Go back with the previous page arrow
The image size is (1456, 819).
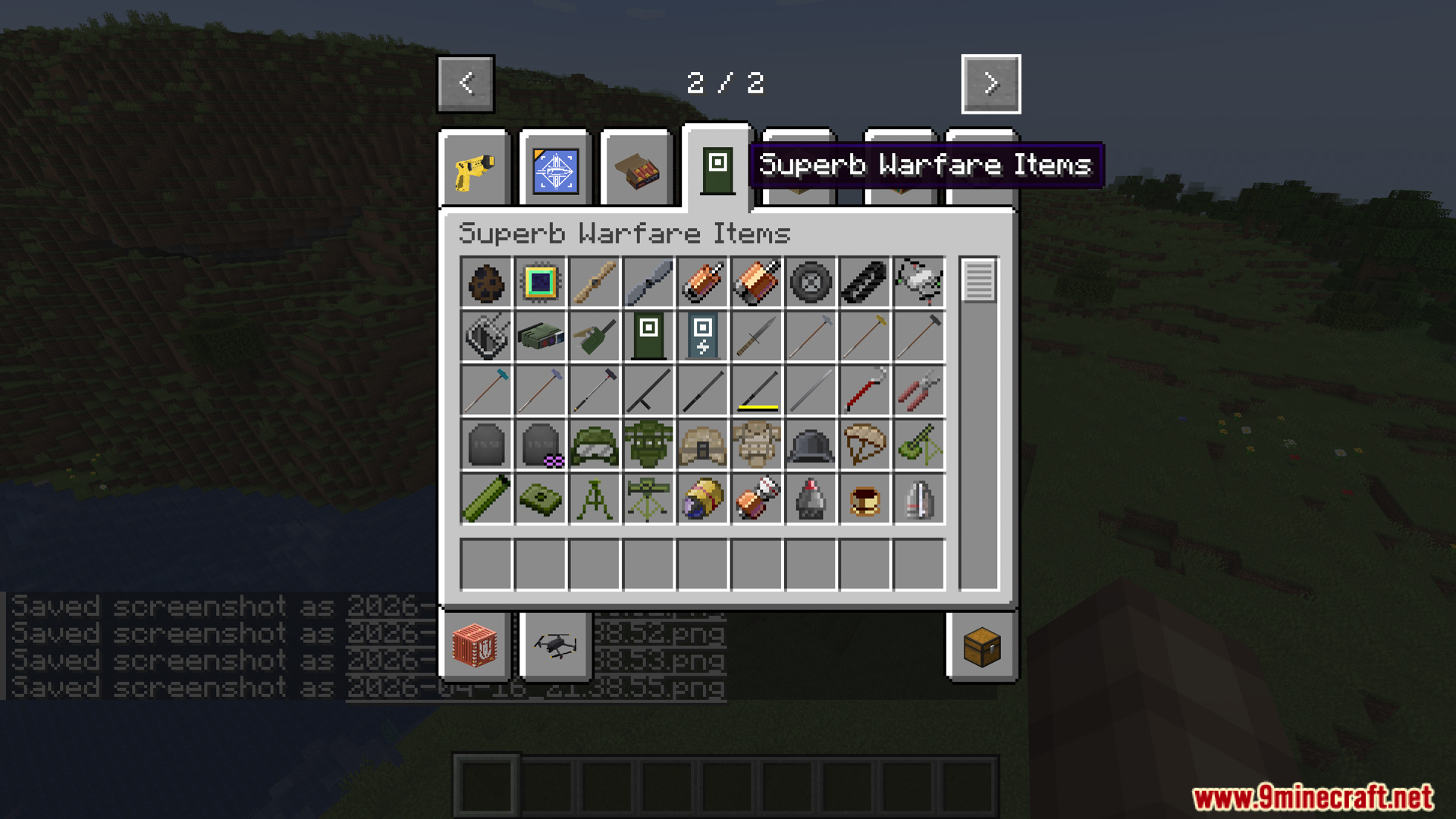pos(465,83)
